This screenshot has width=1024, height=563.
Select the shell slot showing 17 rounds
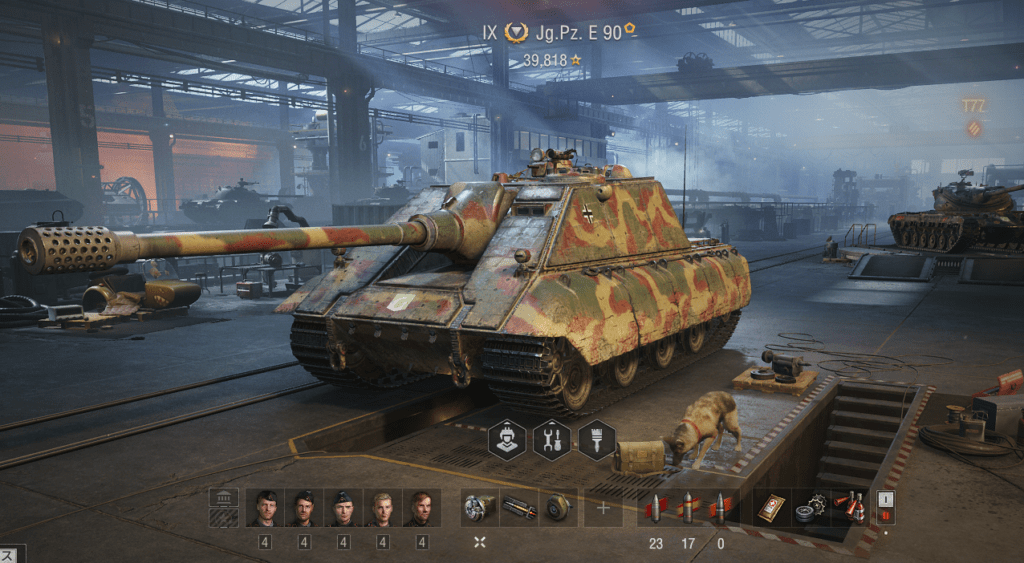coord(688,508)
